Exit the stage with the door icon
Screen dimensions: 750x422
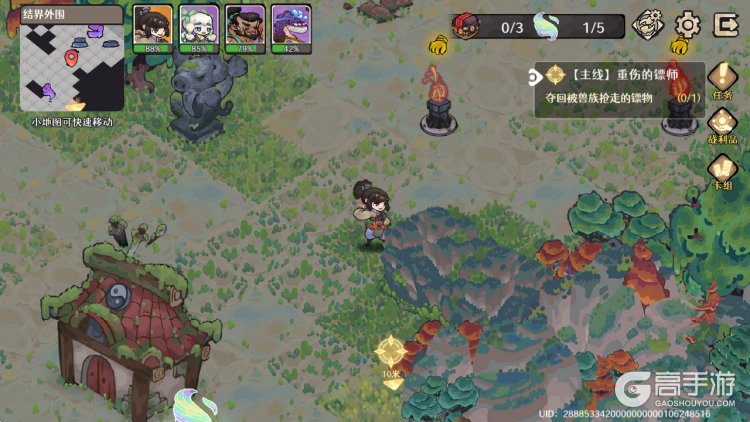click(x=723, y=24)
